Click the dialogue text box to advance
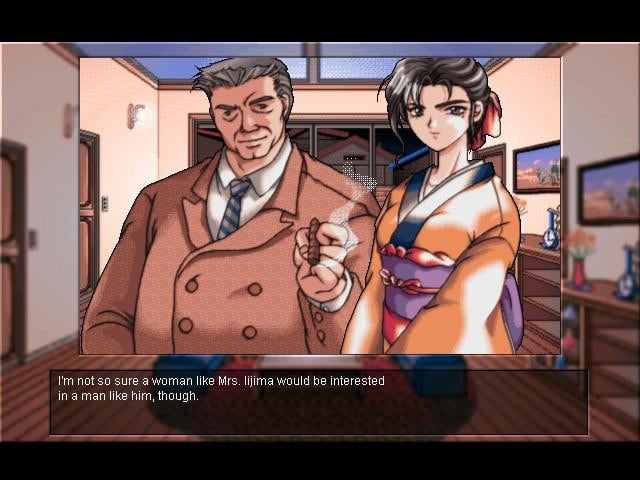This screenshot has width=640, height=480. 319,401
